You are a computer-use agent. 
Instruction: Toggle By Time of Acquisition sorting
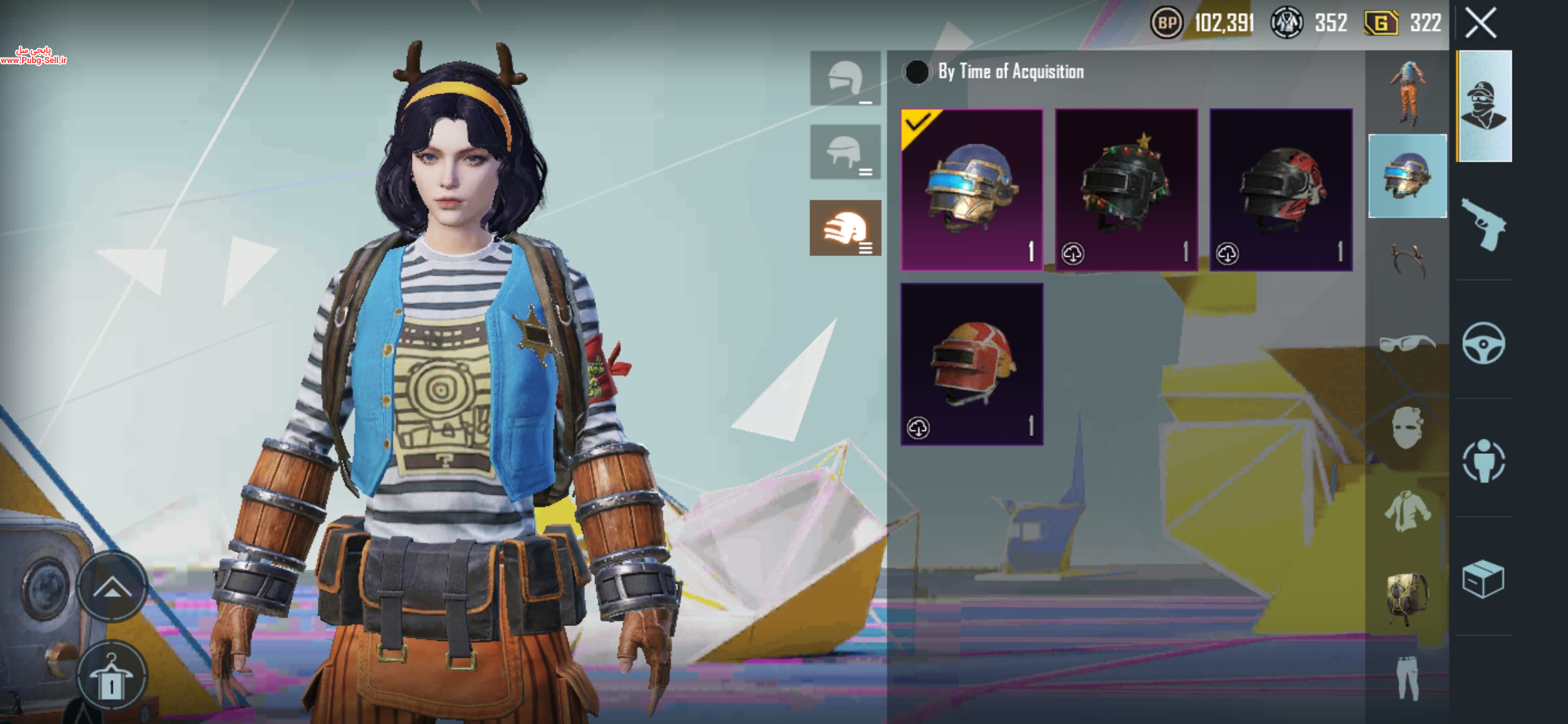click(917, 72)
